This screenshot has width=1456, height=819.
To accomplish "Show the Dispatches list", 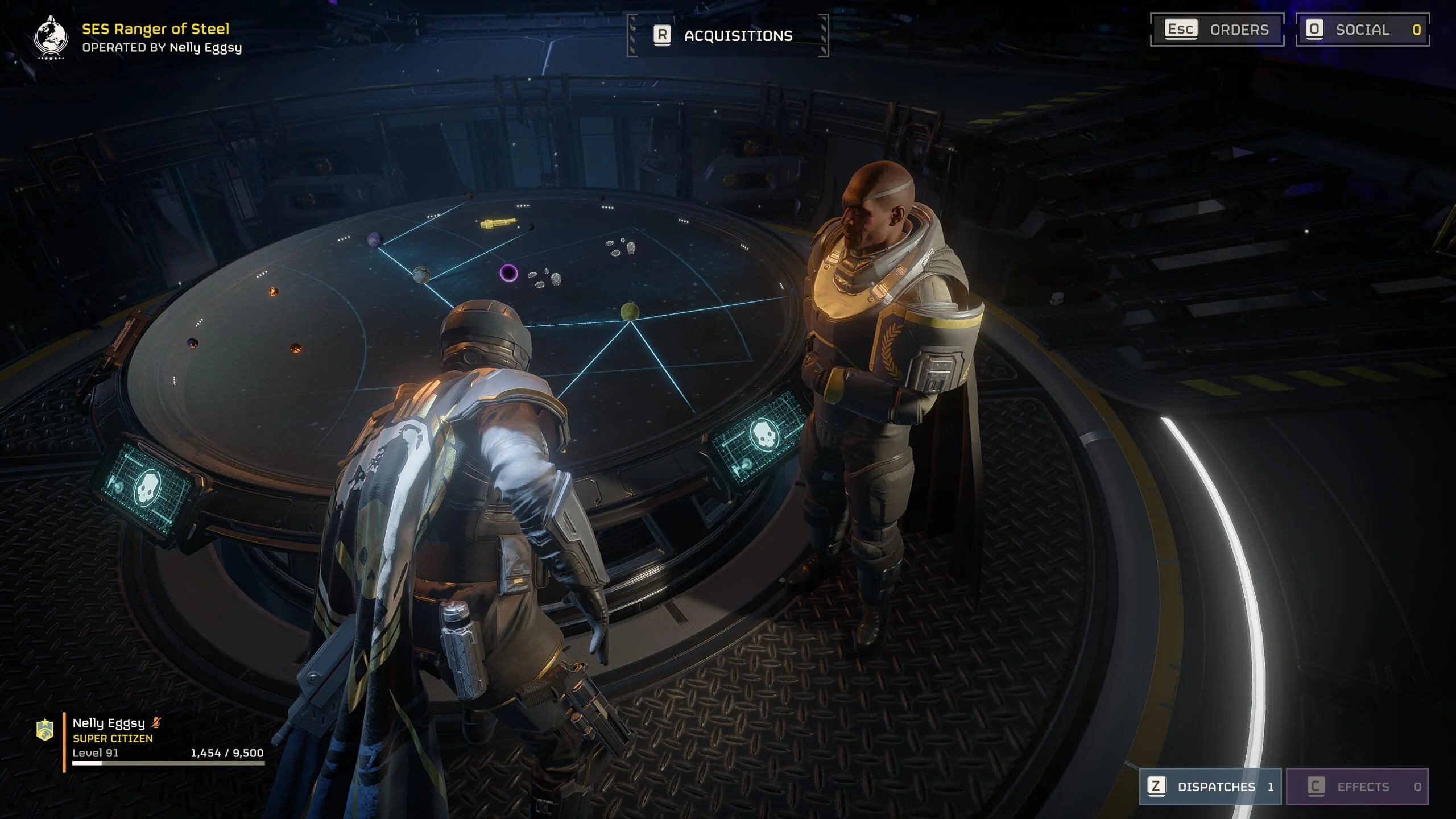I will pos(1210,787).
